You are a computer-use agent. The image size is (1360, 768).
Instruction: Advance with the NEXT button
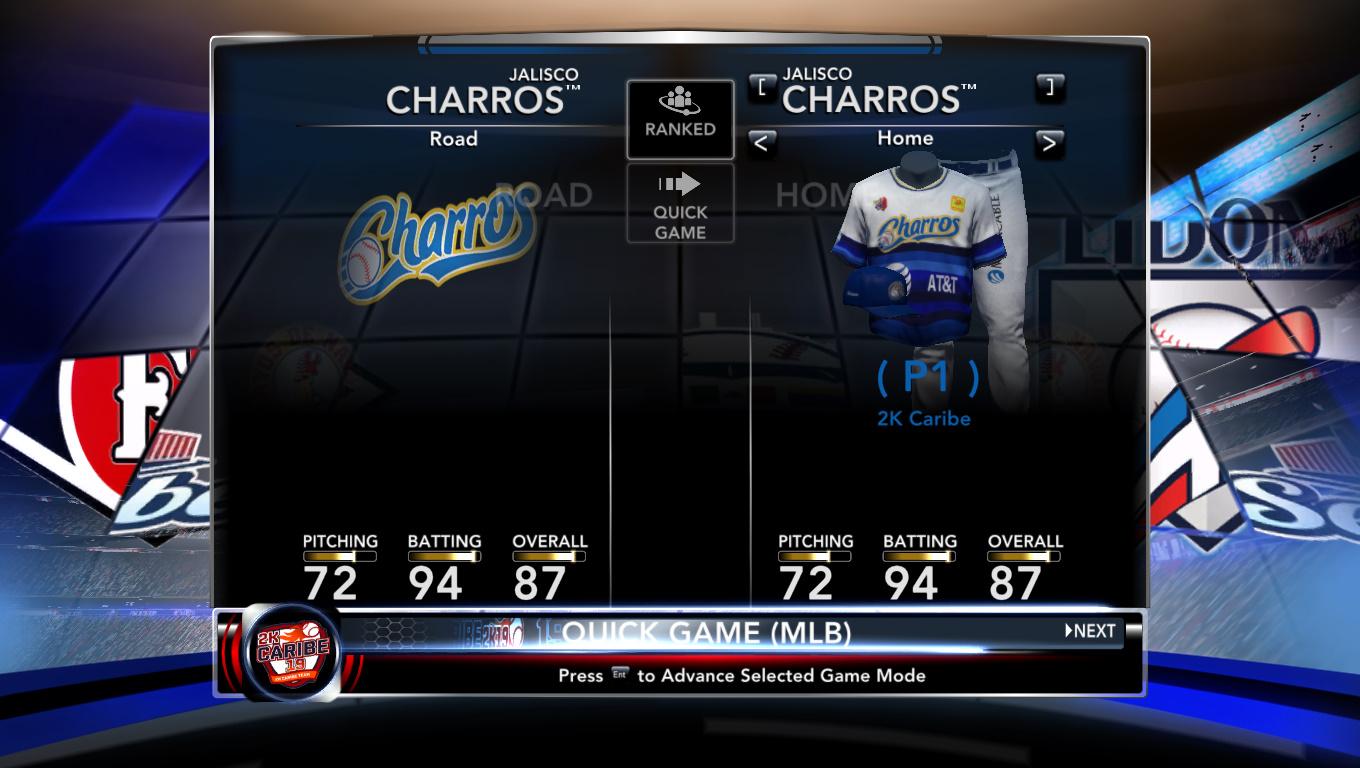pos(1090,631)
